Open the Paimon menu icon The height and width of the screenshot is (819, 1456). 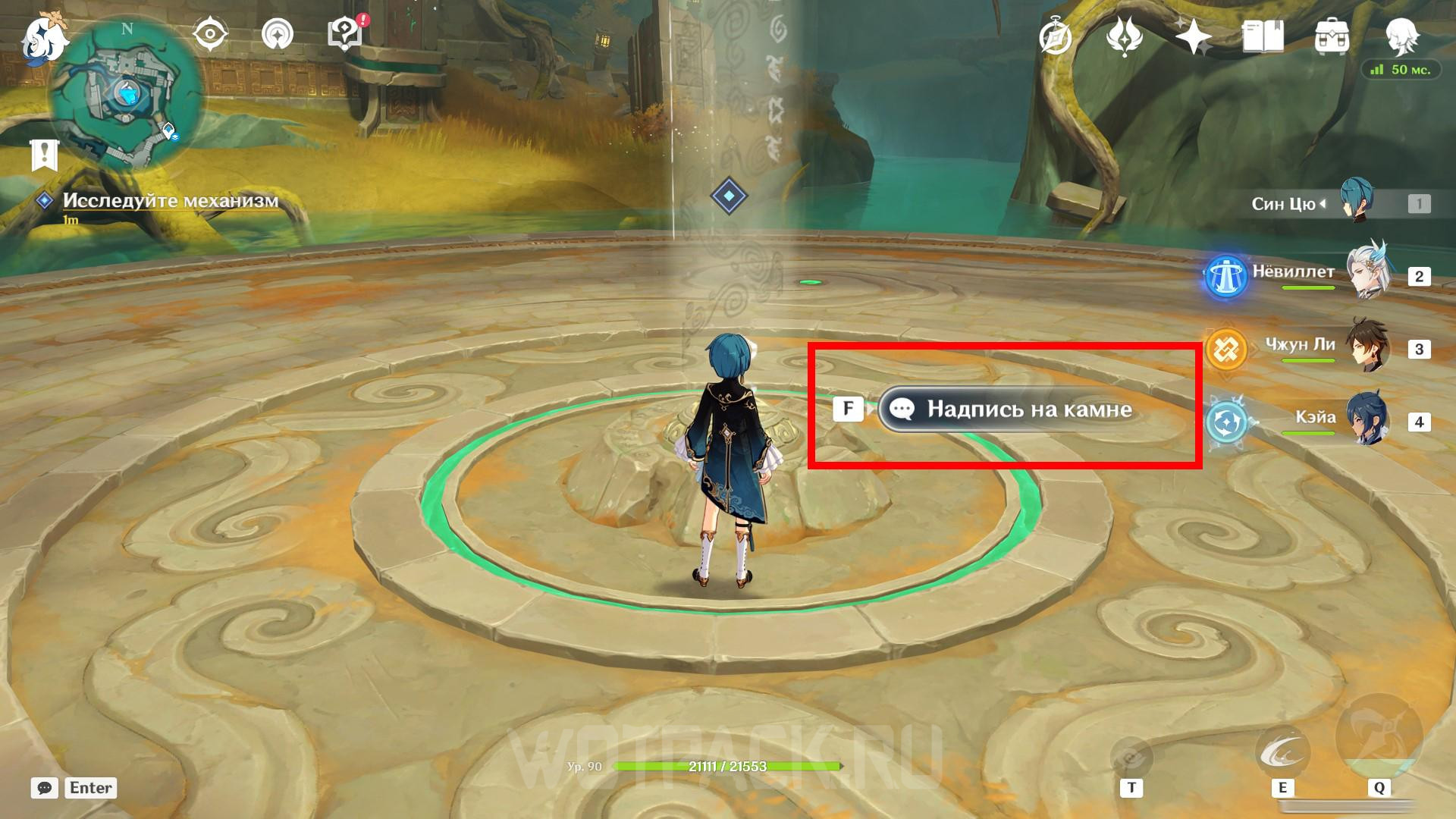(x=42, y=38)
